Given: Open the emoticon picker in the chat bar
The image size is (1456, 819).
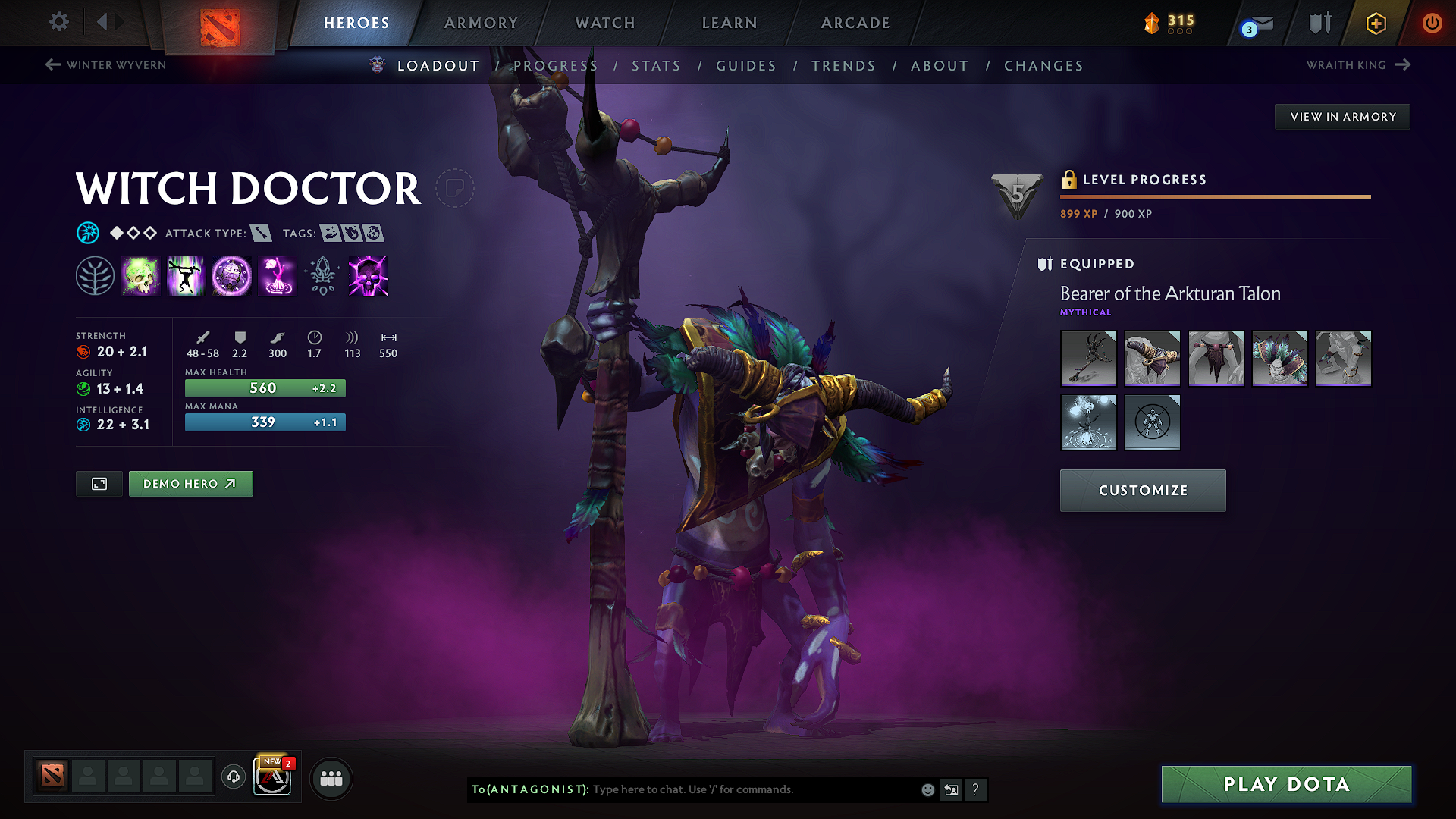Looking at the screenshot, I should coord(927,789).
